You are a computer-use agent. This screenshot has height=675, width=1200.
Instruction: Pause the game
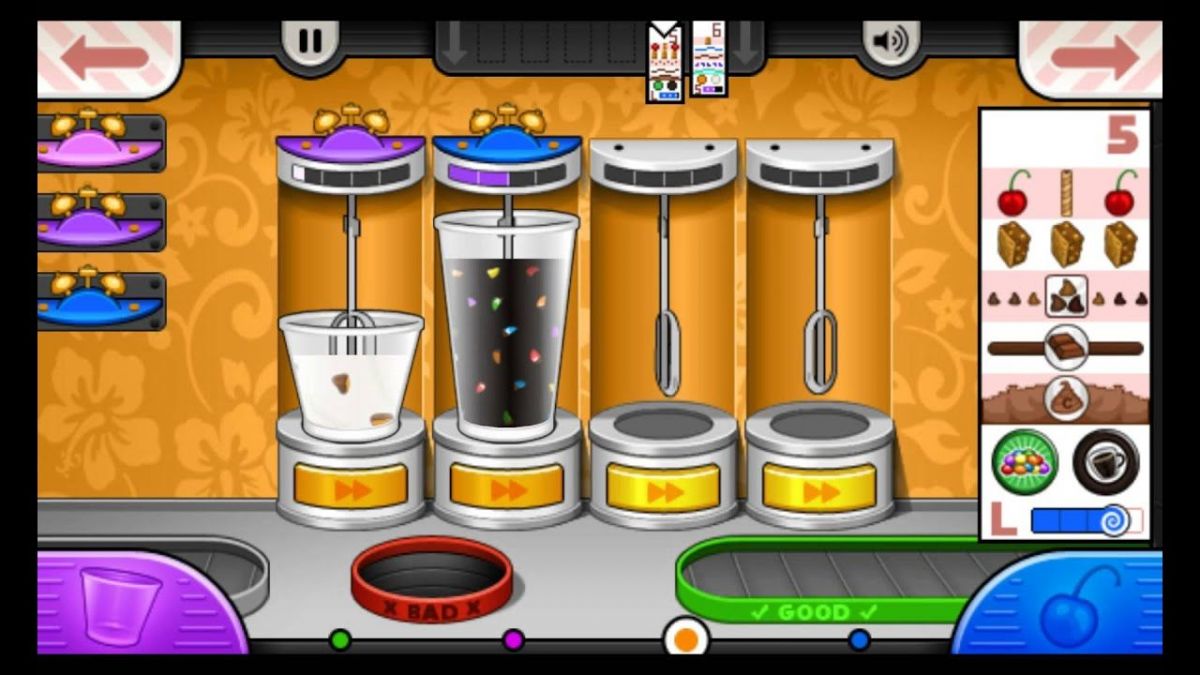click(x=310, y=41)
